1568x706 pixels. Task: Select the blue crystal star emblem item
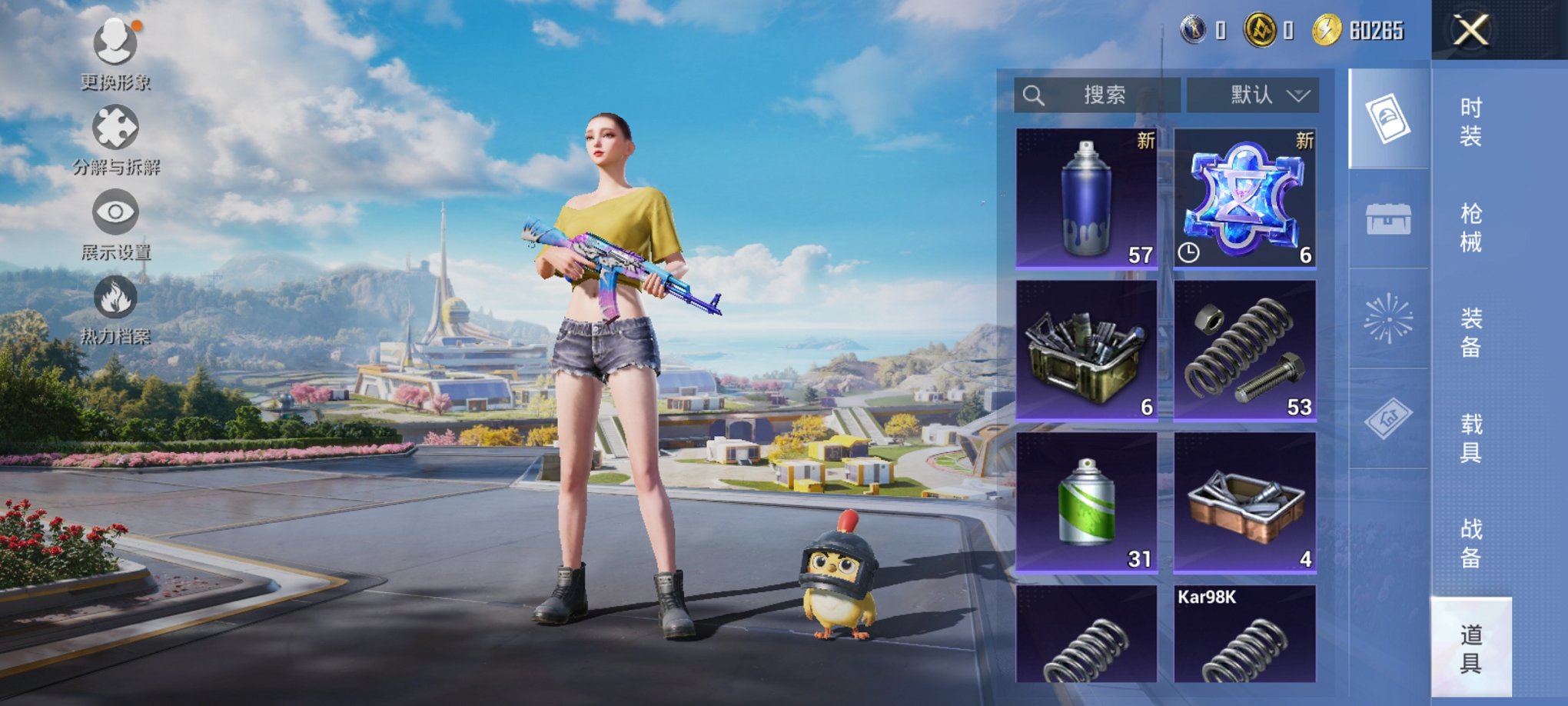1244,198
